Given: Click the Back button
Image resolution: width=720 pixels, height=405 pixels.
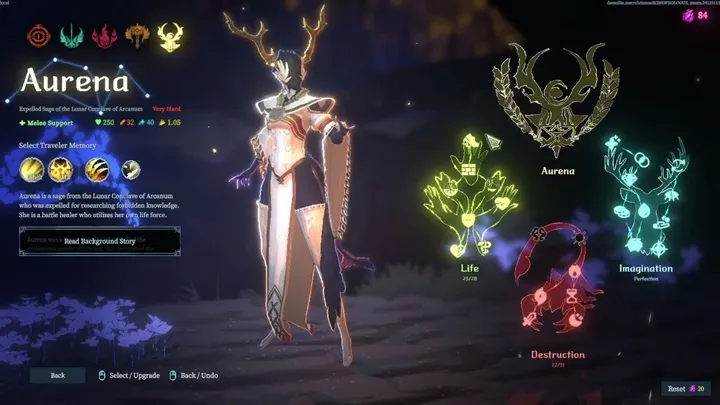Looking at the screenshot, I should coord(57,375).
